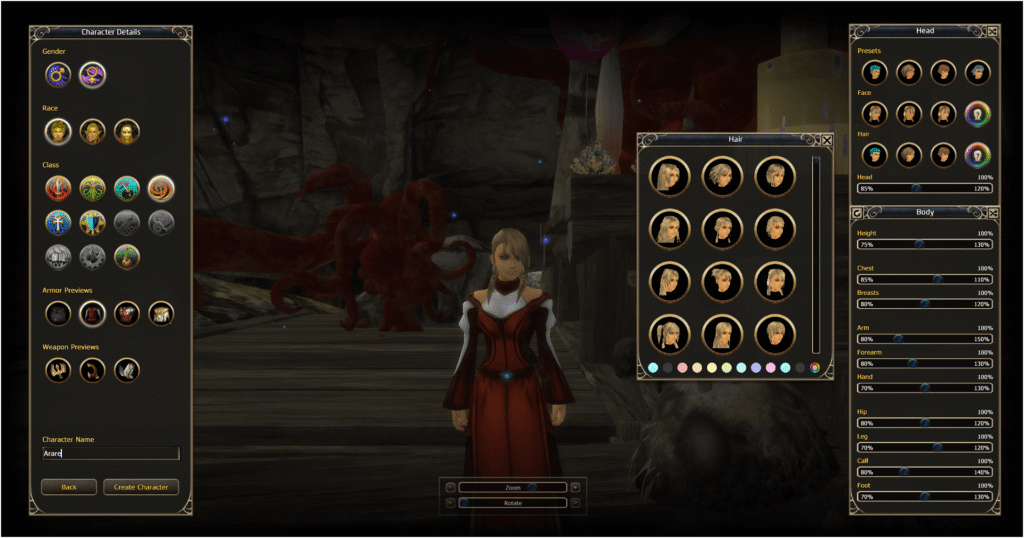This screenshot has width=1024, height=538.
Task: Close the Head panel
Action: (x=992, y=31)
